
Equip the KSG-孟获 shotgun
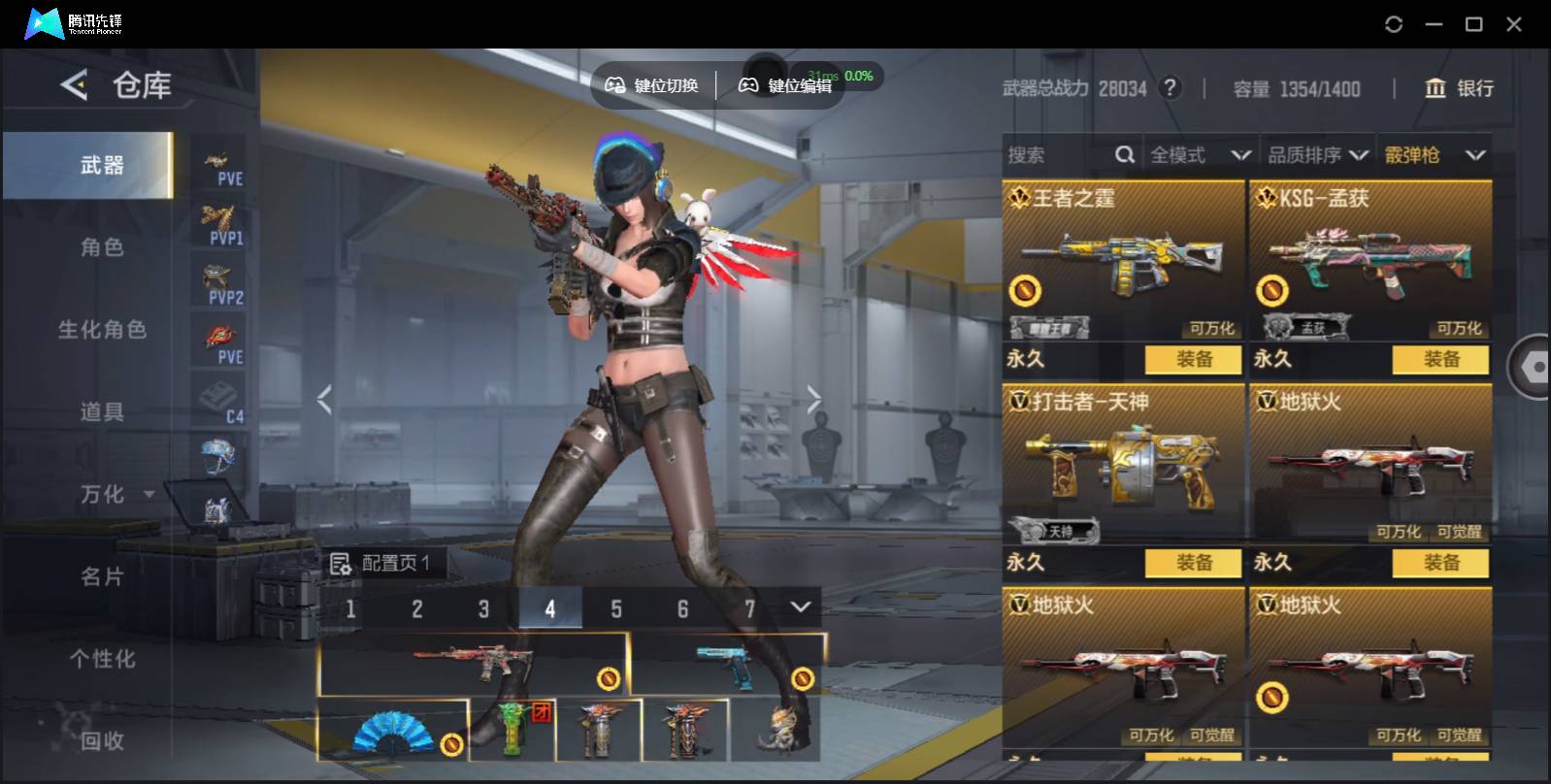click(1440, 359)
